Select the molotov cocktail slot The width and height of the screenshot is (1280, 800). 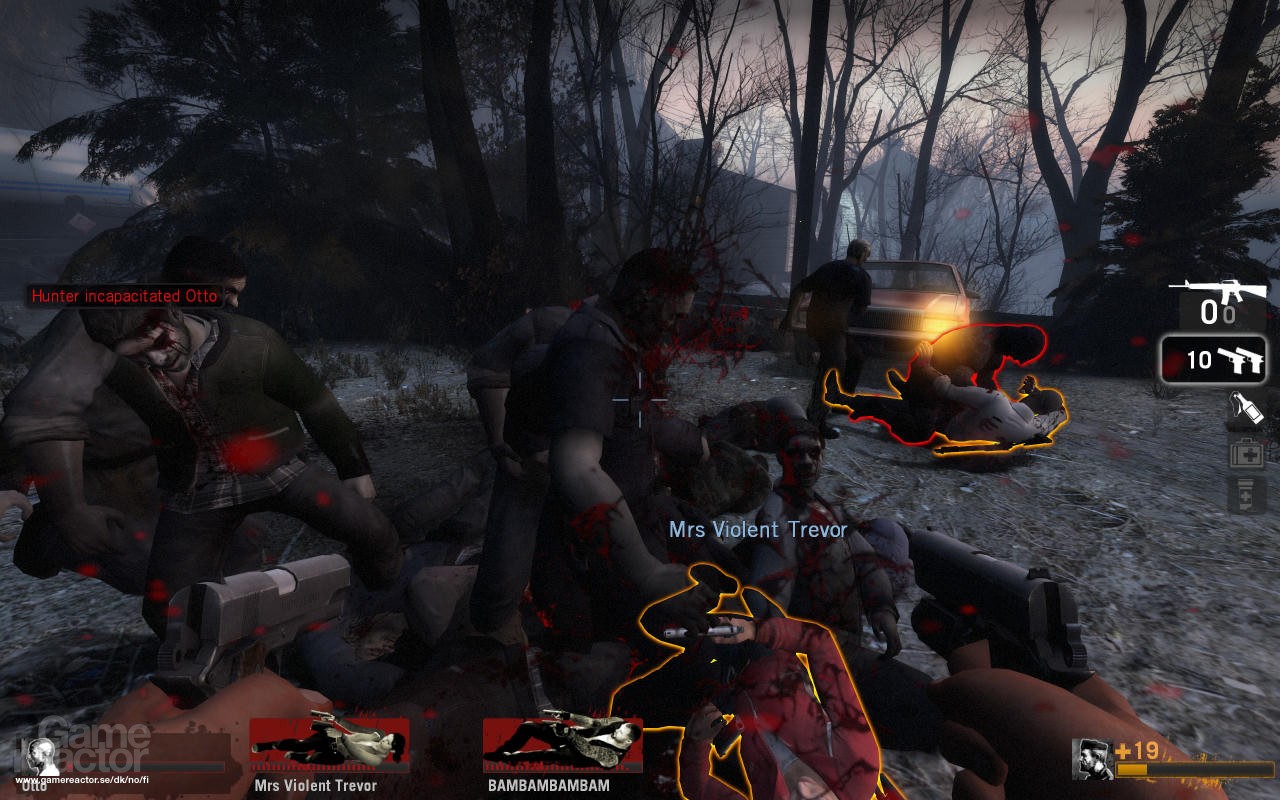click(1247, 409)
